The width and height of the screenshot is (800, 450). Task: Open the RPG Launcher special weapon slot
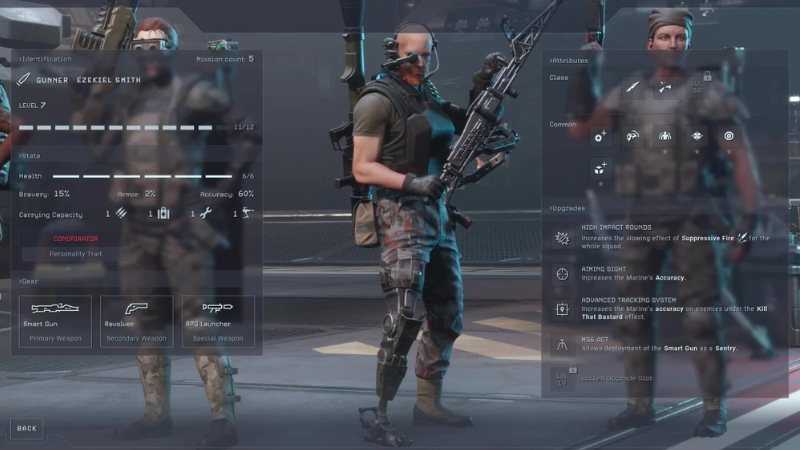218,321
